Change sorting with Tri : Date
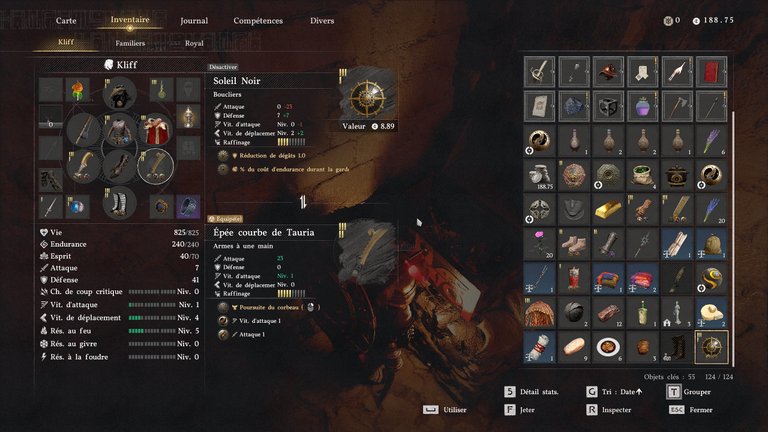Viewport: 768px width, 432px height. (x=612, y=391)
